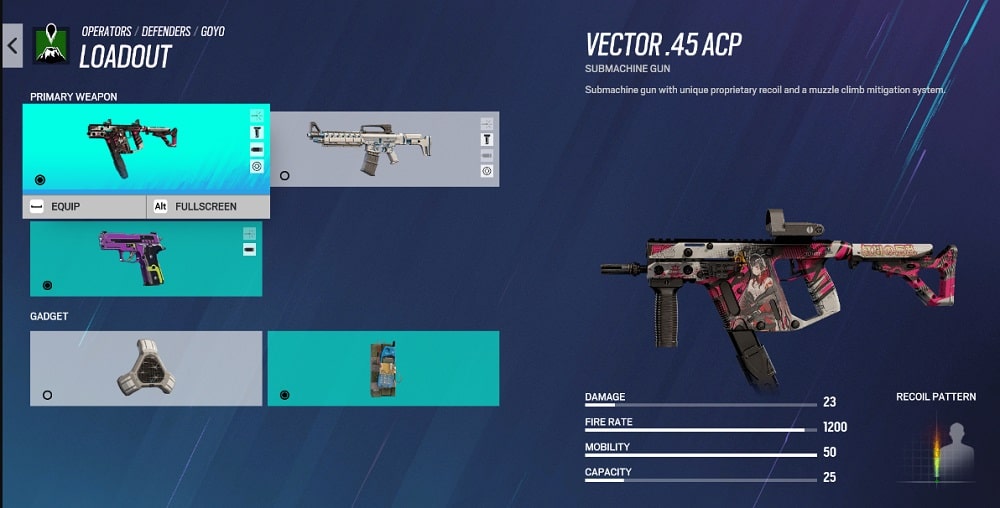Open the Operators breadcrumb link

click(x=106, y=32)
